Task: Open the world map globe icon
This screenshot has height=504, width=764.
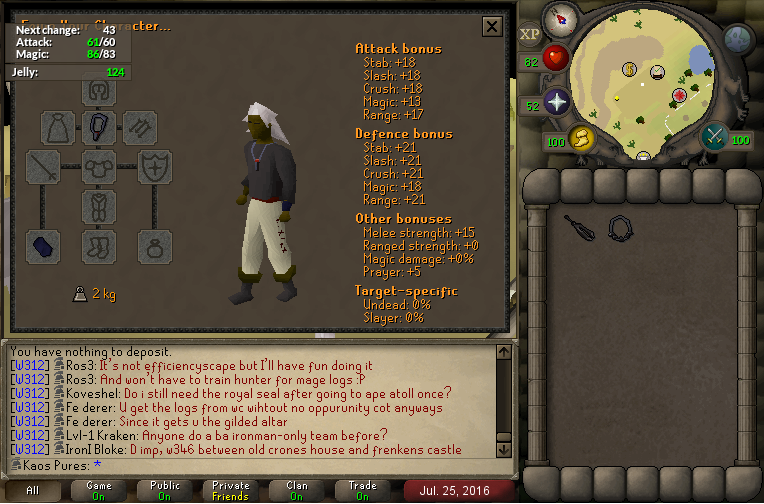Action: [738, 39]
